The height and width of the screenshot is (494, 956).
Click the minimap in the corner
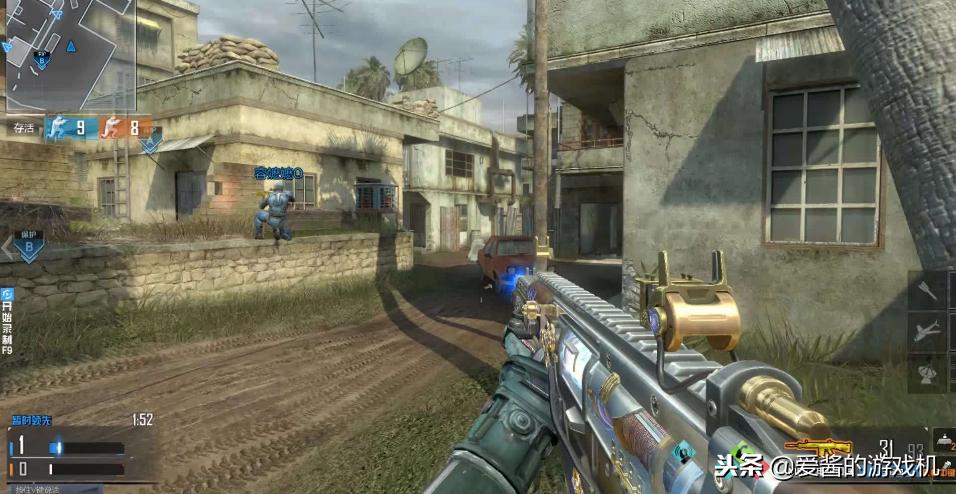point(69,56)
